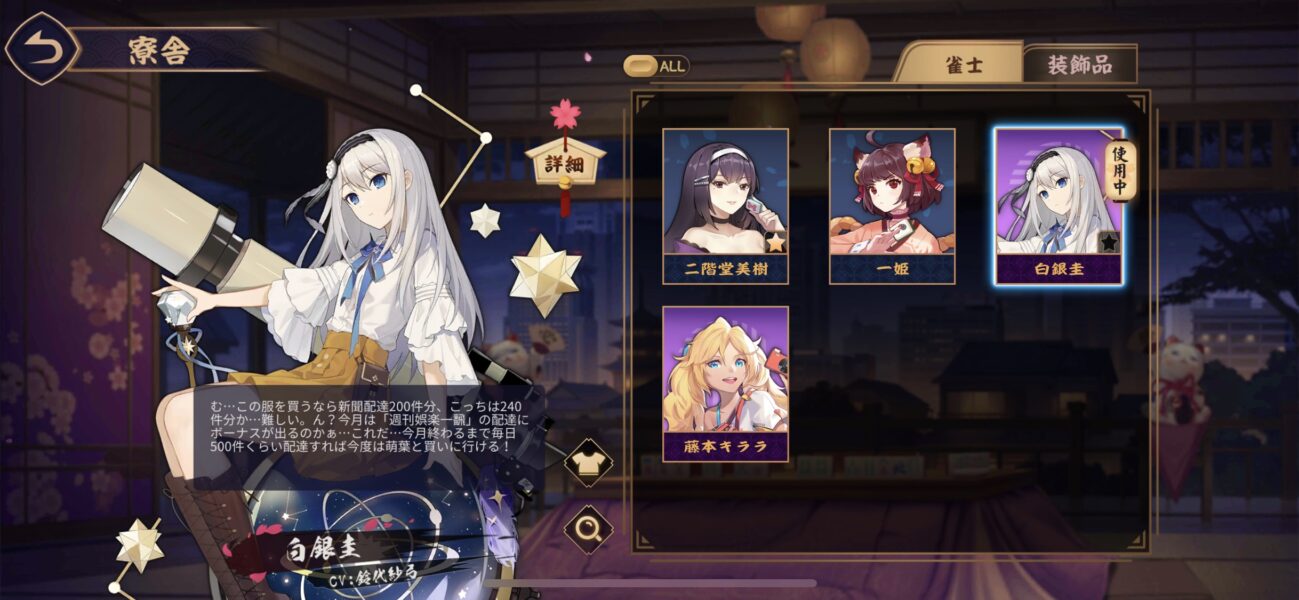Click the magnifying glass view button

[x=588, y=528]
